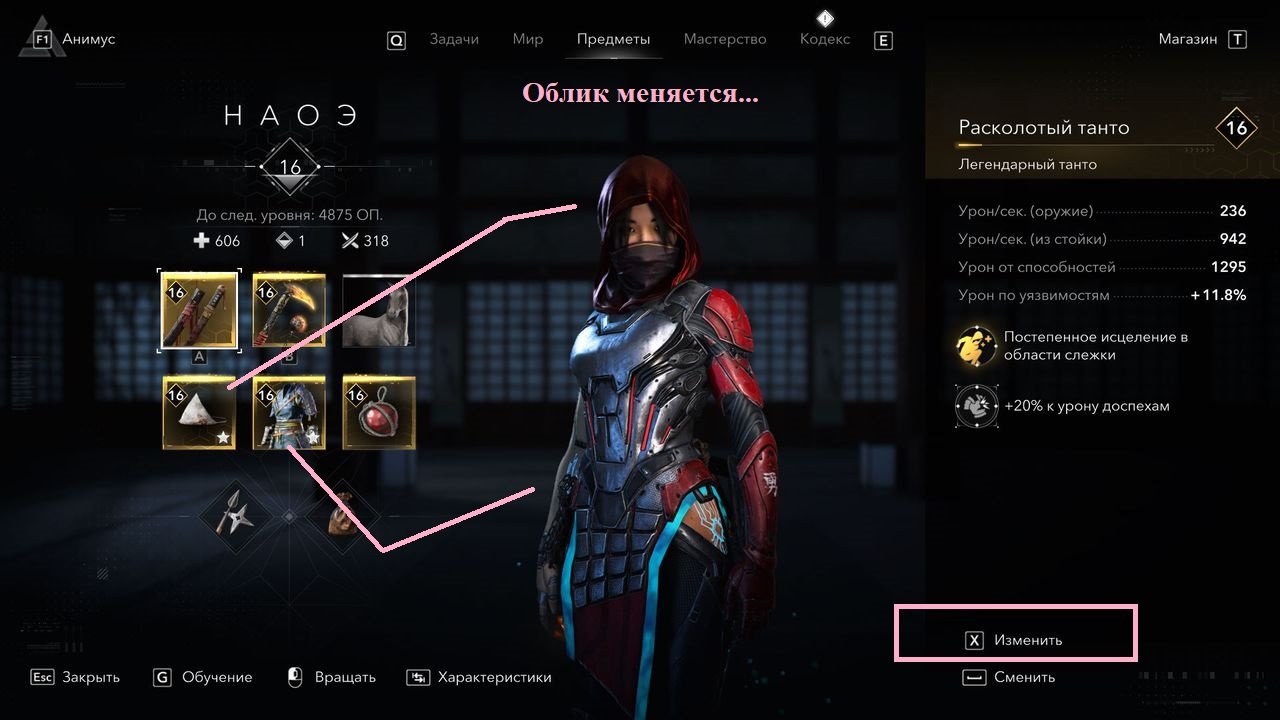Open the Обучение tutorial
Viewport: 1280px width, 720px height.
coord(203,677)
